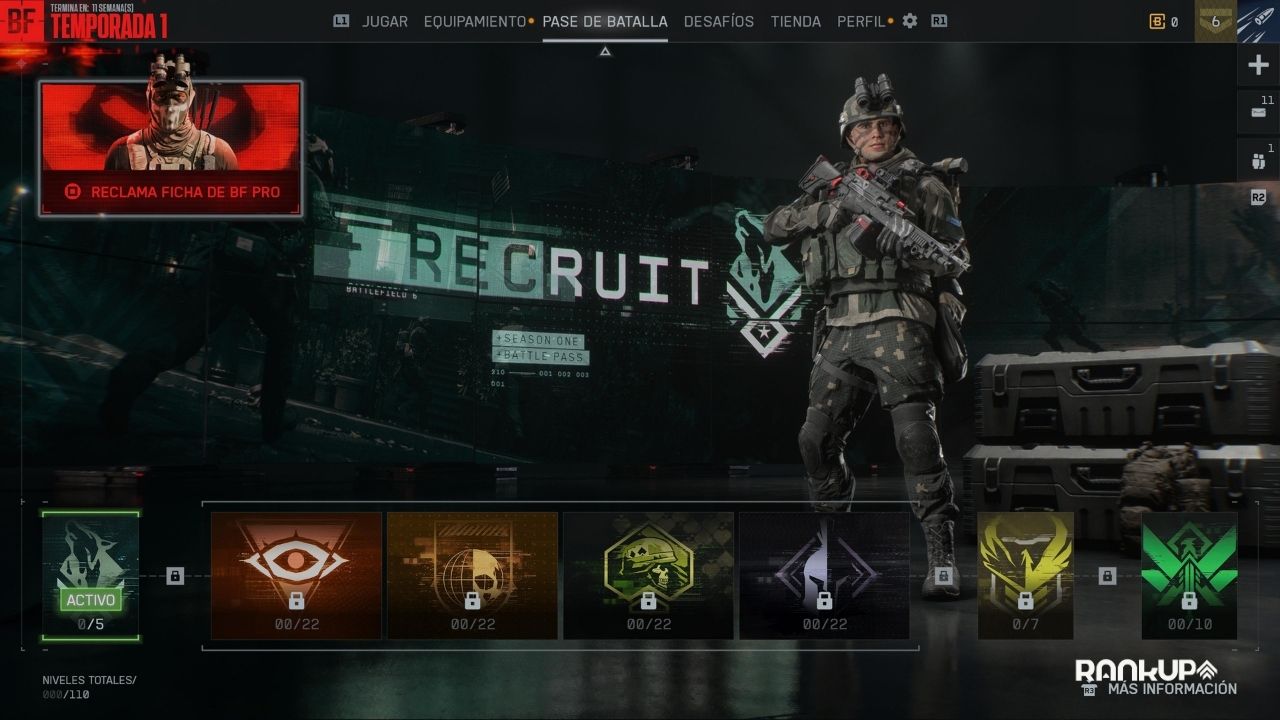Open the locked yellow phoenix path tile

(1025, 575)
